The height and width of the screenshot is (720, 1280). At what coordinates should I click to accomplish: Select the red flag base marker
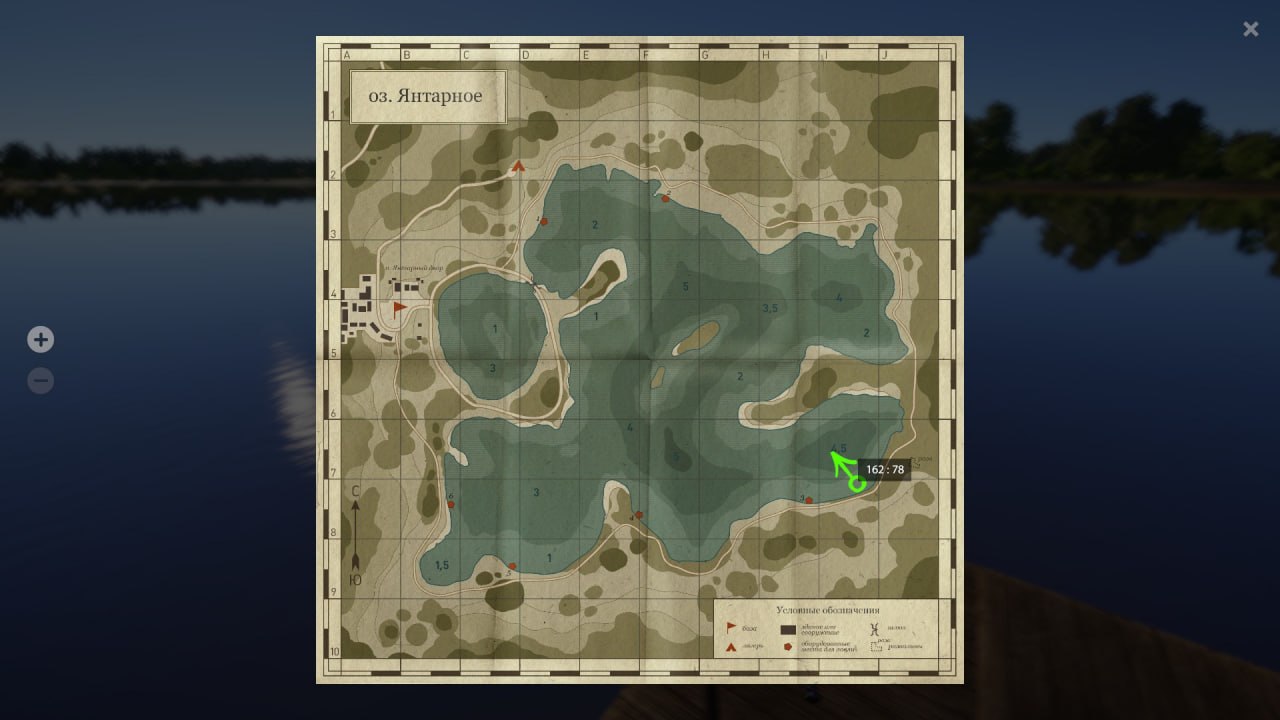400,308
